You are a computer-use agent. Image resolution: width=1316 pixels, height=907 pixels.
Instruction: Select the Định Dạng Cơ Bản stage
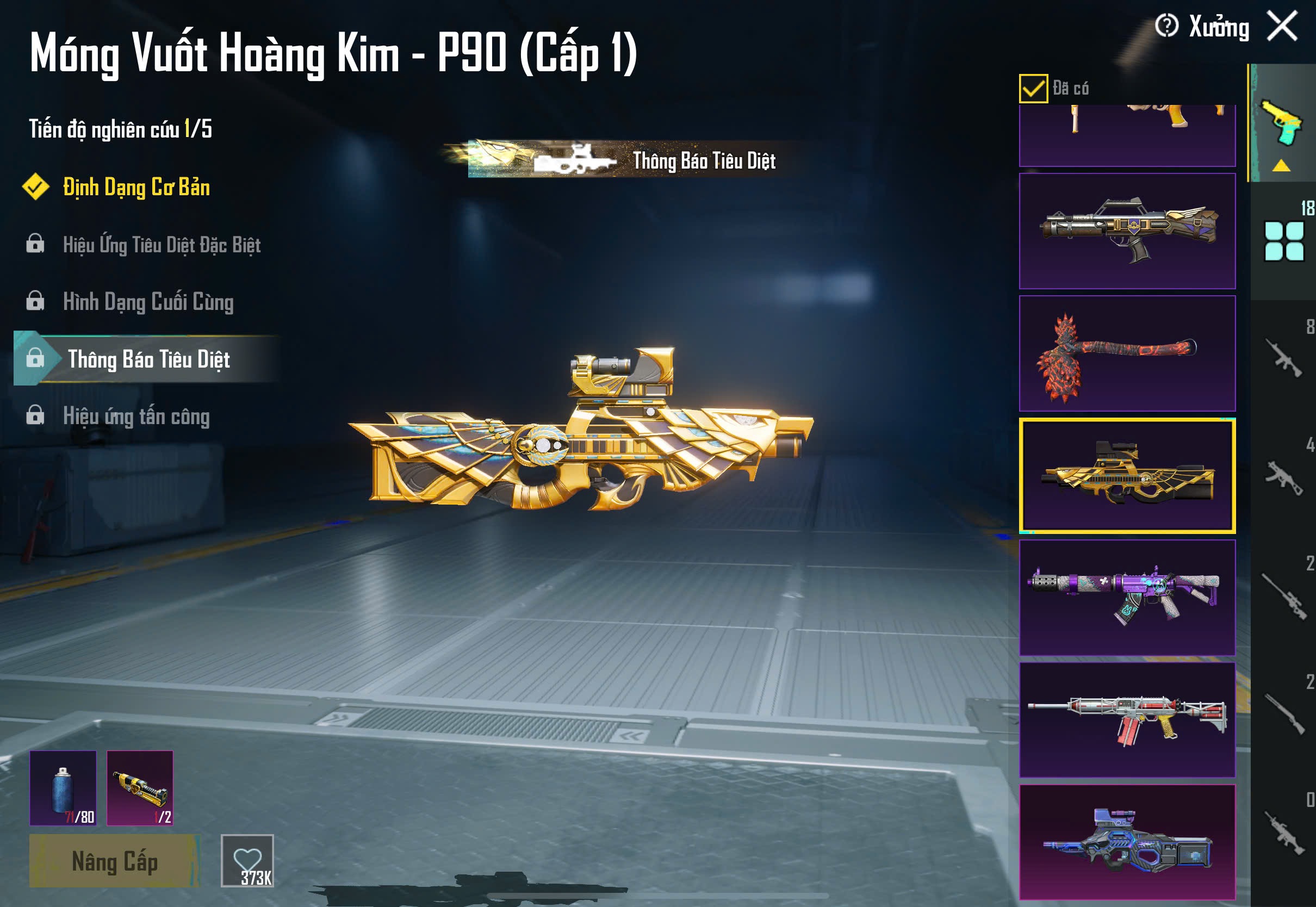click(x=136, y=188)
